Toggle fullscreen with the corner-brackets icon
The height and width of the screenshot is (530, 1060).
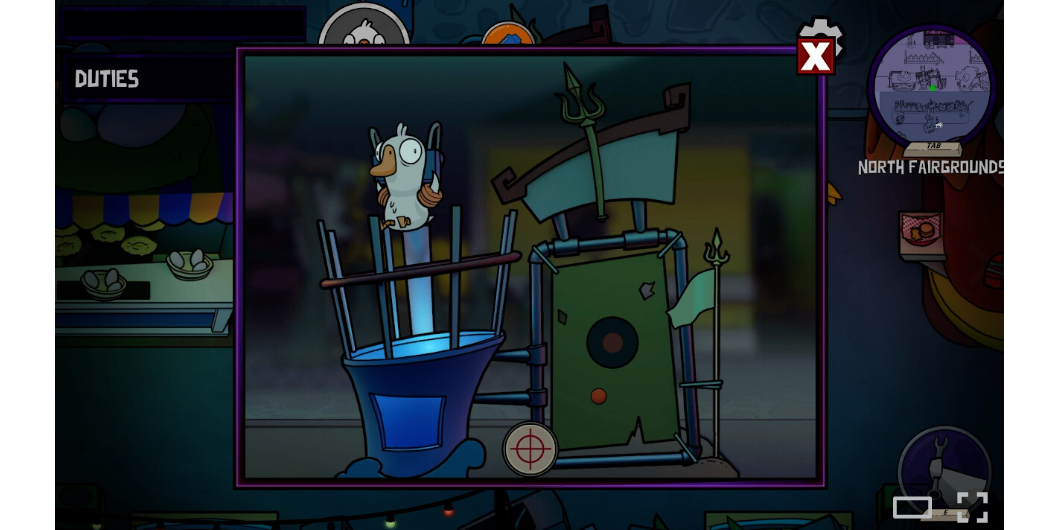[972, 507]
